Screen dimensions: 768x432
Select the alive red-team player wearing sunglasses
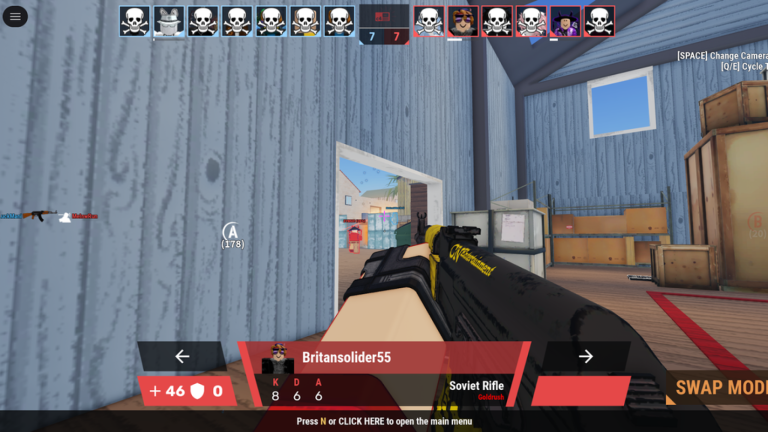pos(463,21)
